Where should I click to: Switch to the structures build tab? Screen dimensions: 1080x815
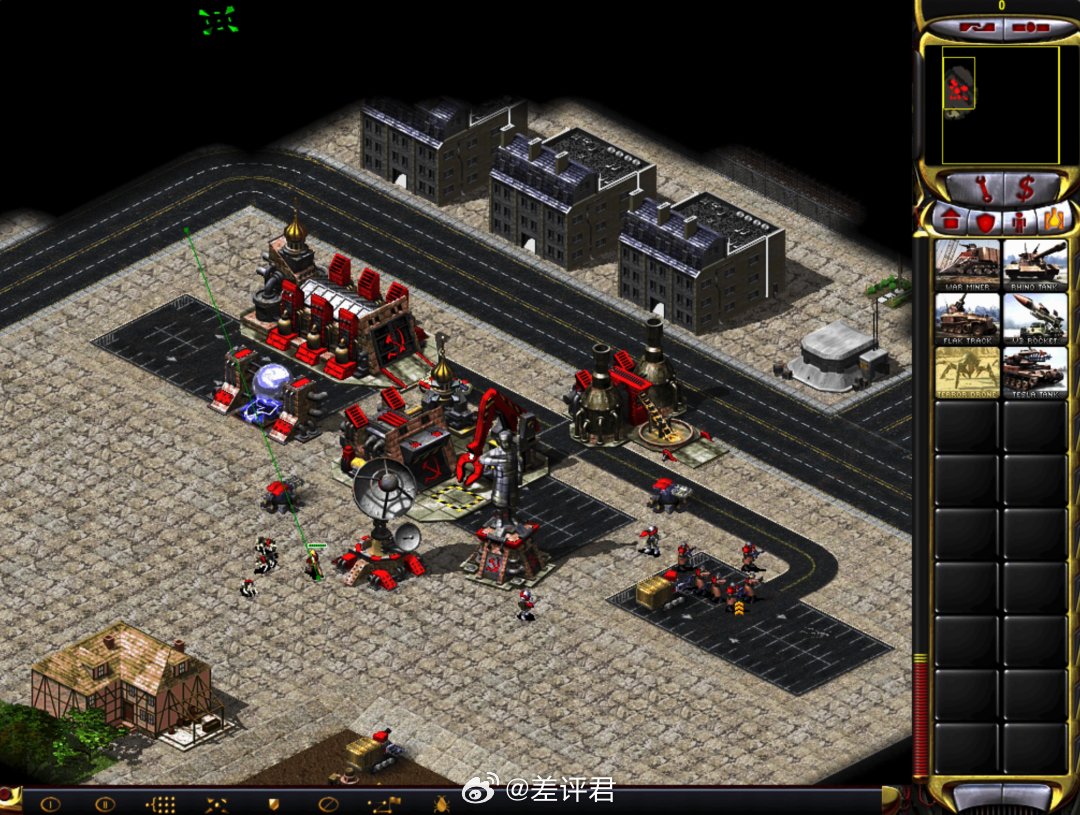pyautogui.click(x=950, y=219)
